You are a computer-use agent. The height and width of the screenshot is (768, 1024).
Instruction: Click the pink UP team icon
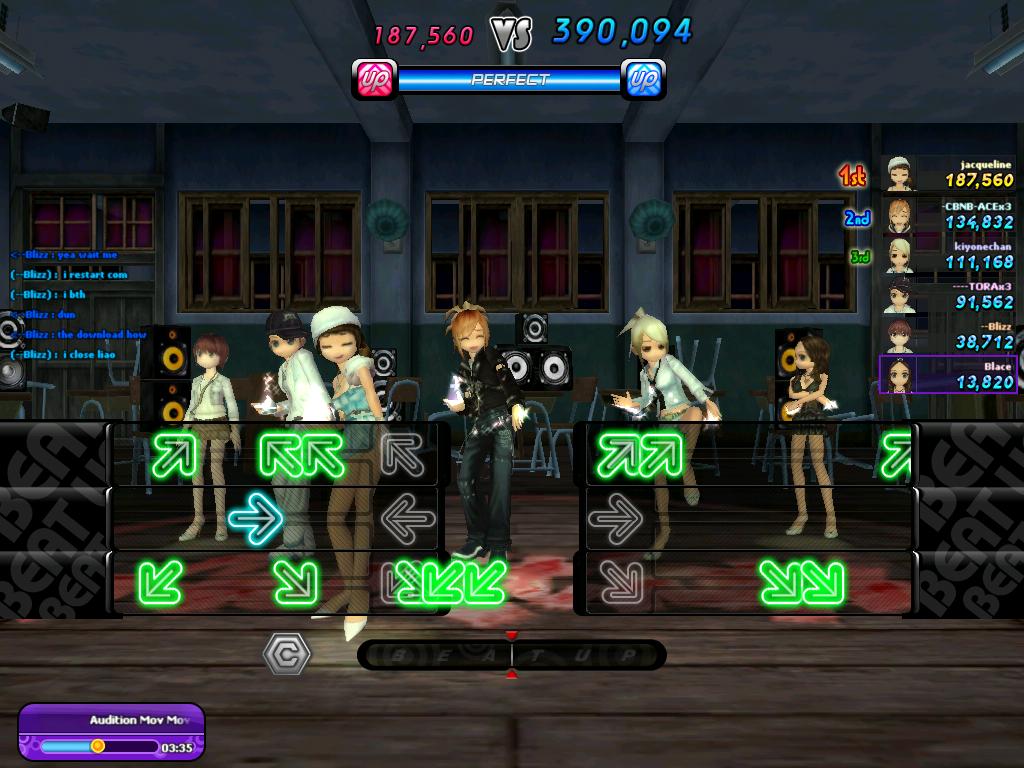375,79
